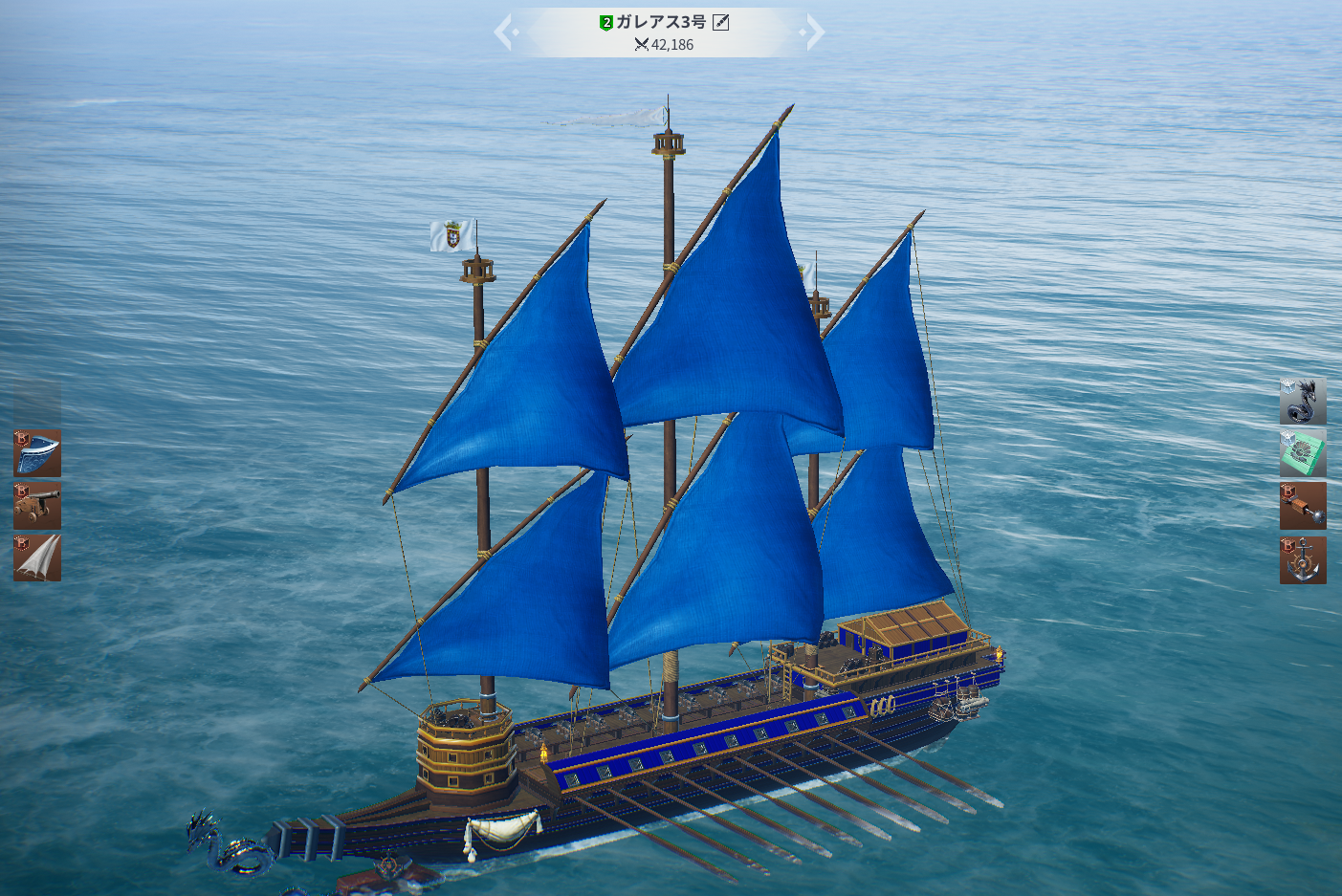Edit the ship name ガレアス3号
Image resolution: width=1342 pixels, height=896 pixels.
[x=721, y=22]
